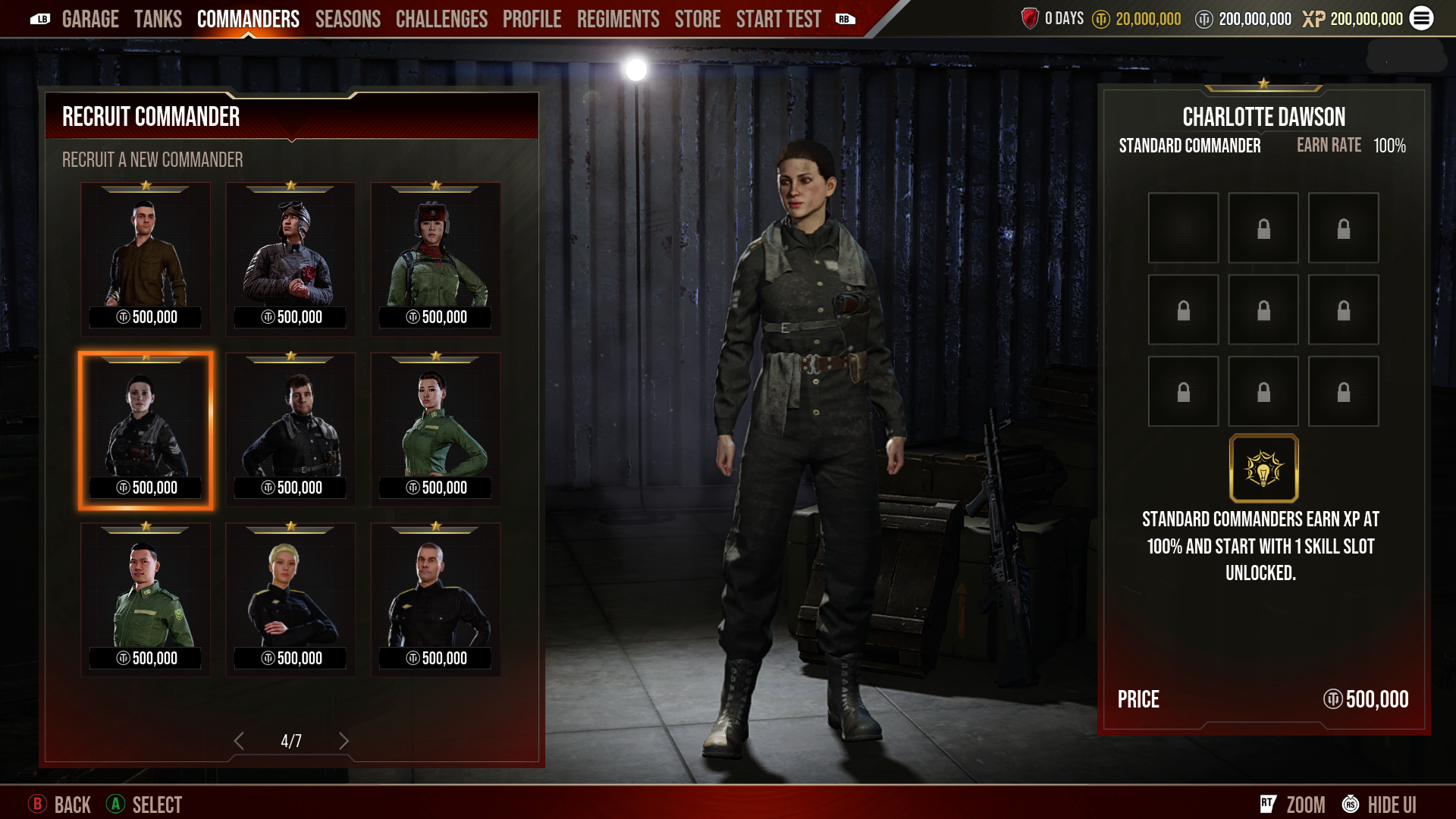Viewport: 1456px width, 819px height.
Task: Click the XP total counter icon
Action: [1314, 19]
